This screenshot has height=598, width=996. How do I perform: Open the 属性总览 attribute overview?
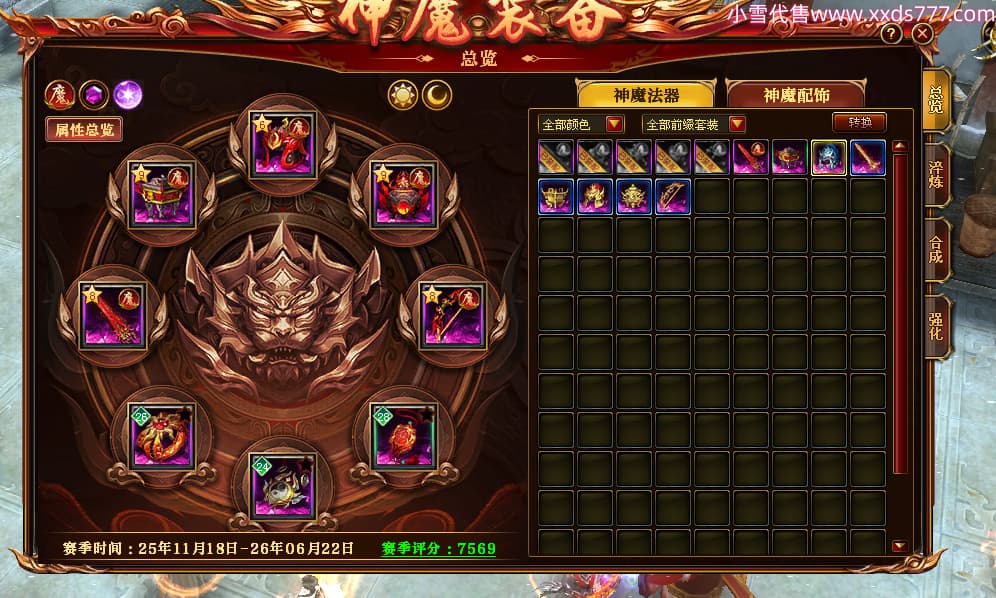(x=84, y=129)
